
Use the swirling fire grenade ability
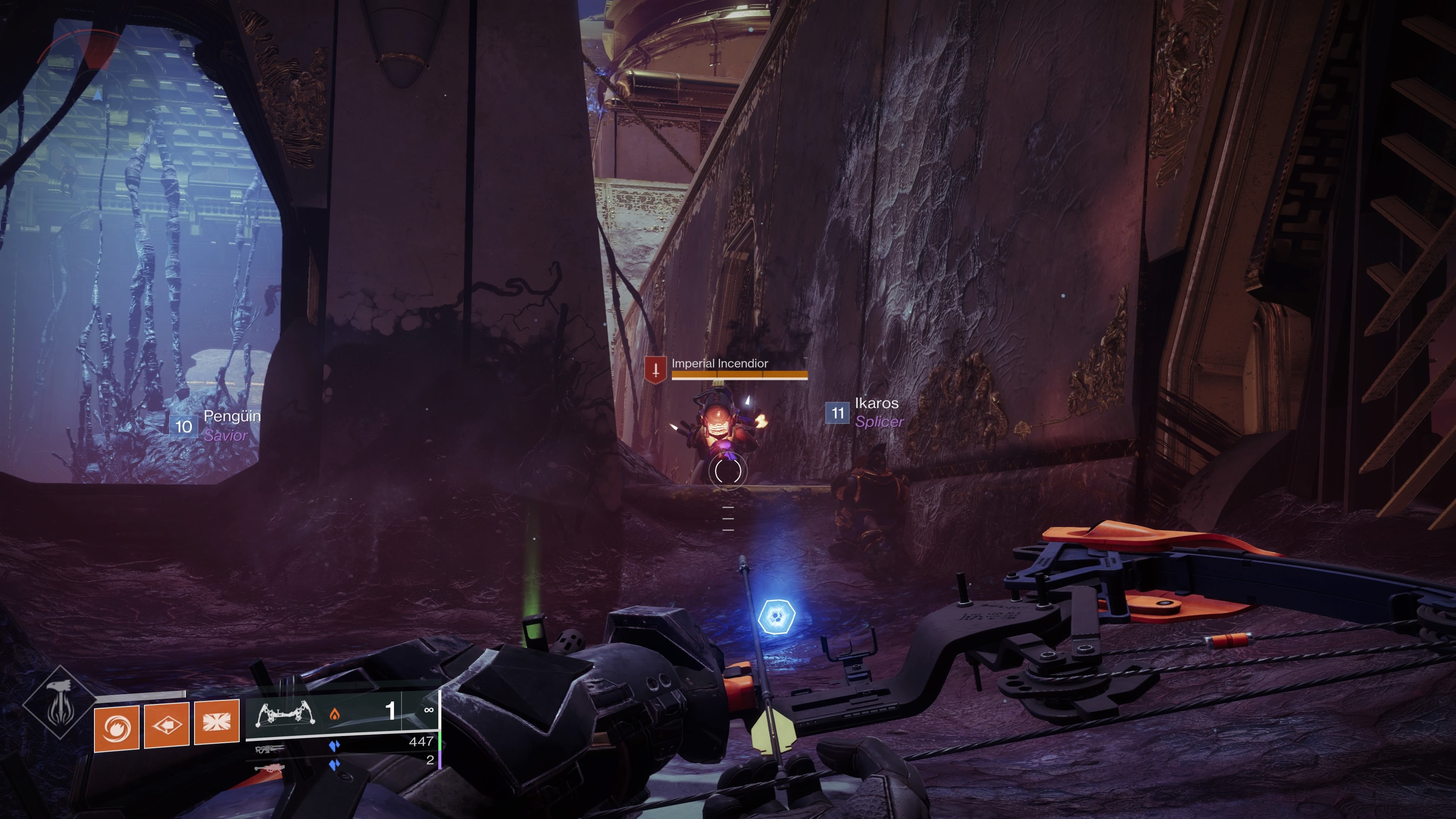click(116, 728)
